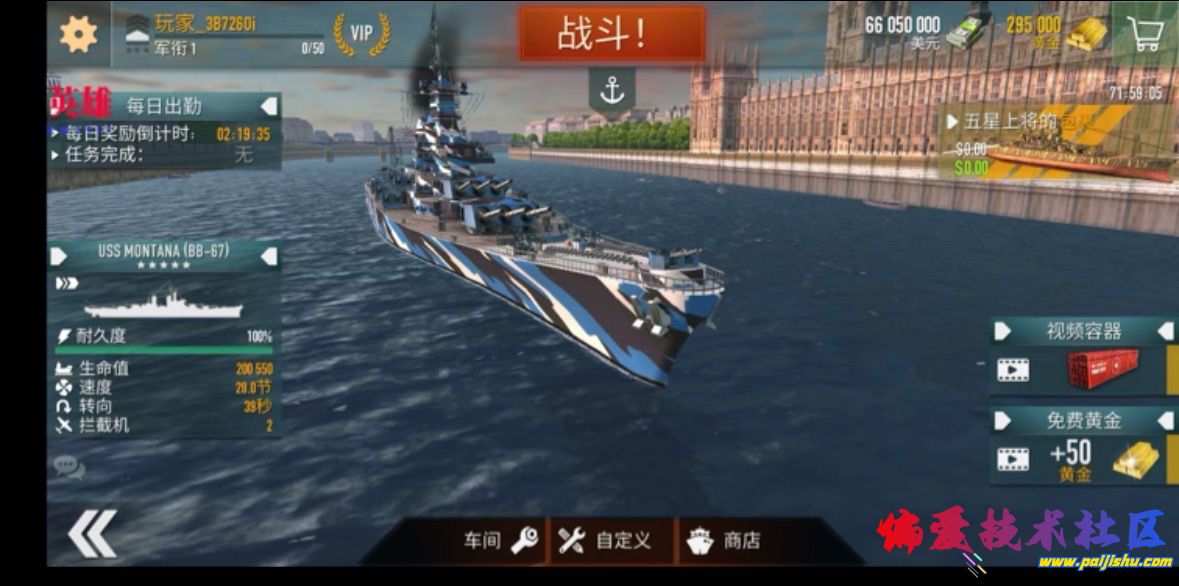Open the chat speech bubble
Screen dimensions: 1179x586
[x=68, y=466]
